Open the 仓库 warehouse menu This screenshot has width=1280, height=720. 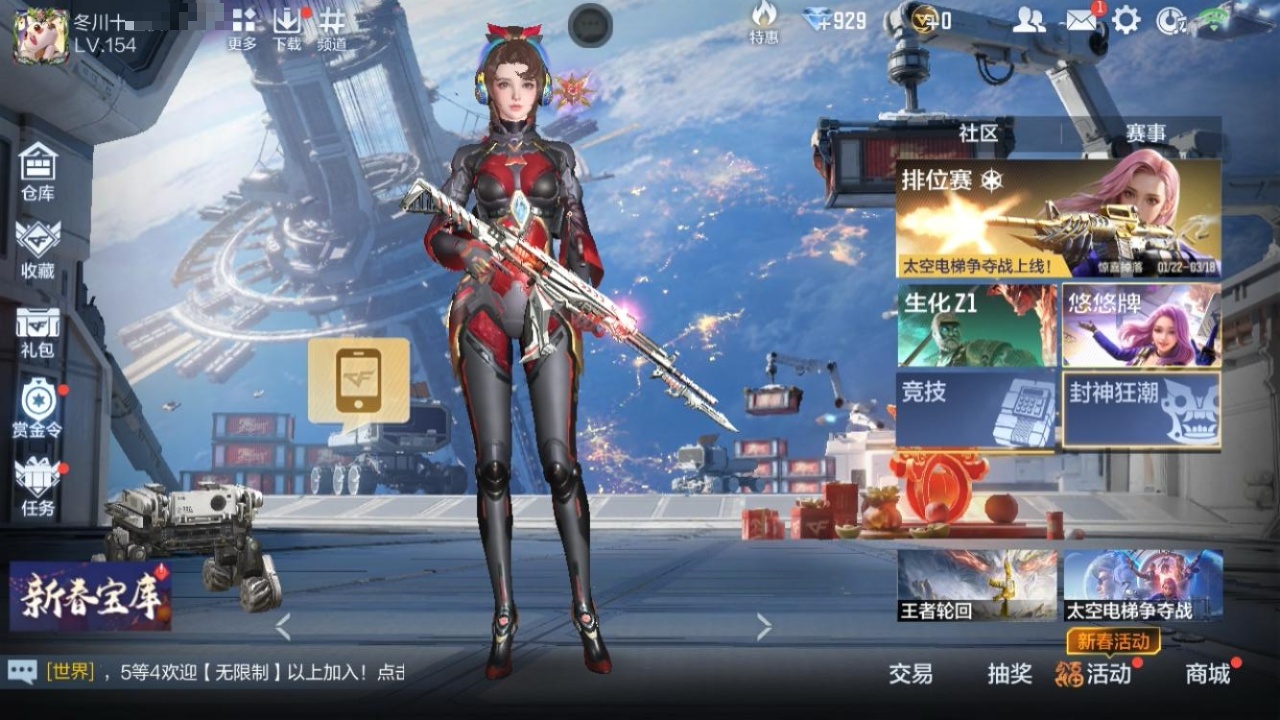[38, 172]
